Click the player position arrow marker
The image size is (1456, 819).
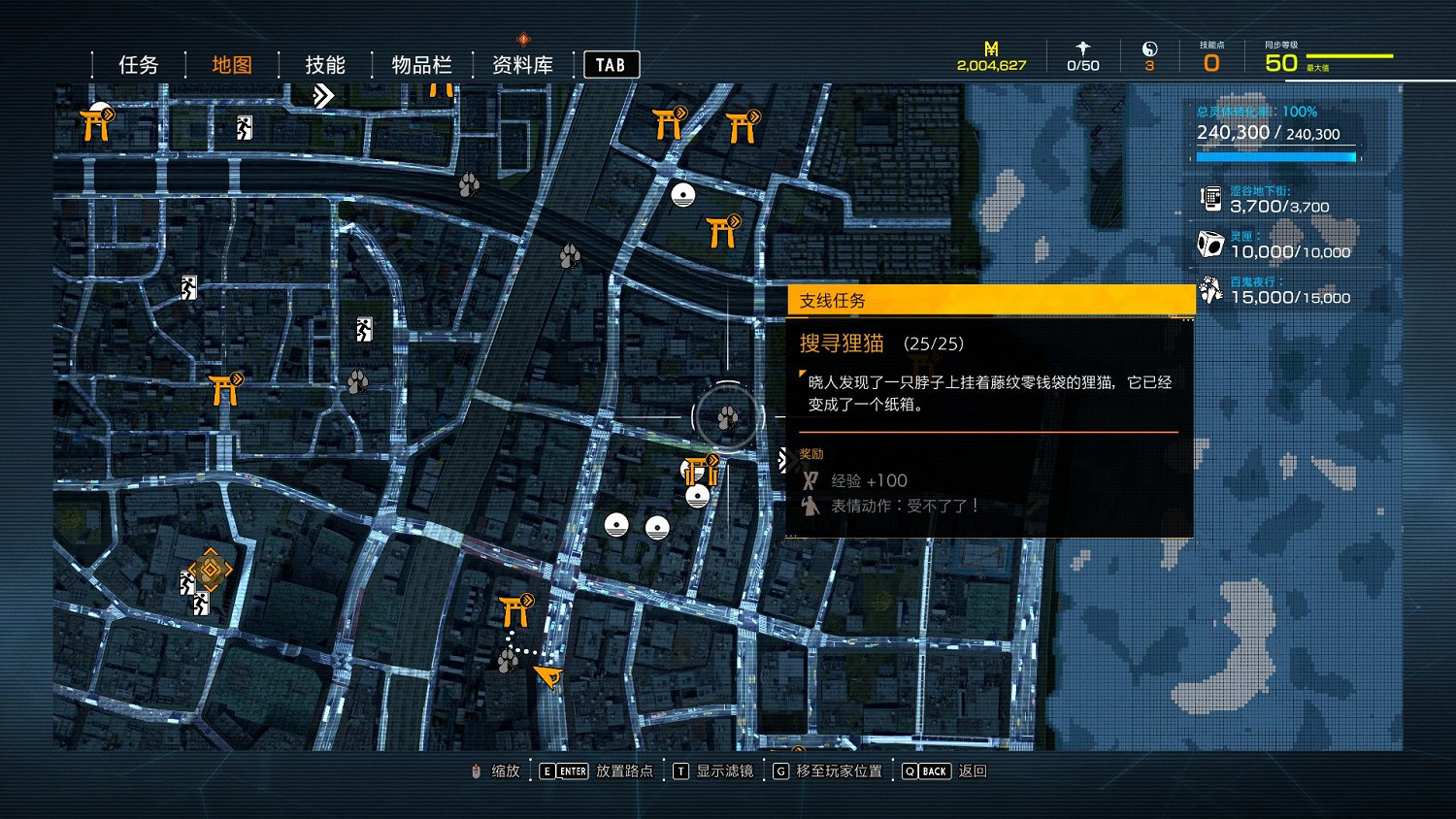pyautogui.click(x=547, y=674)
